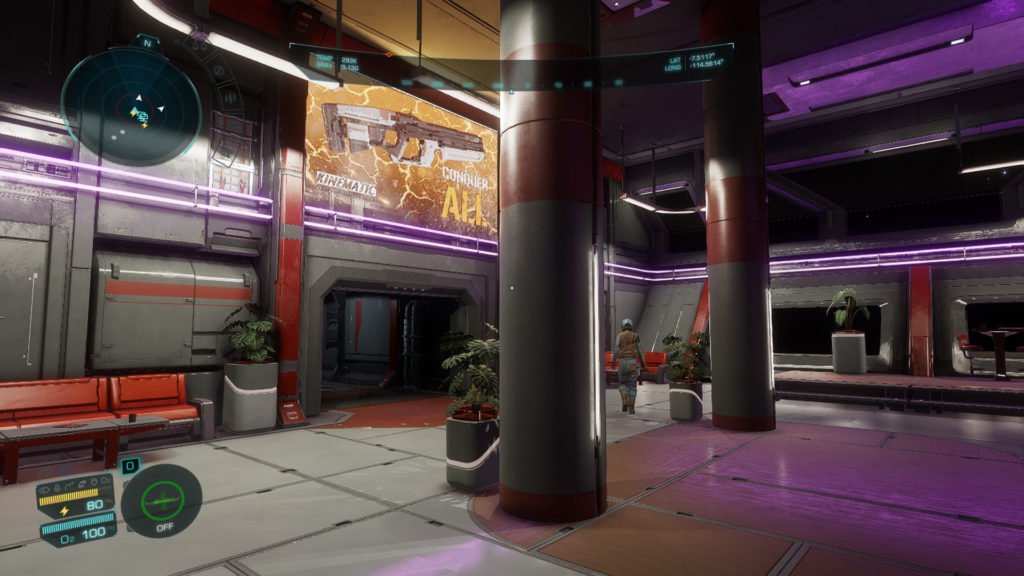Viewport: 1024px width, 576px height.
Task: Toggle the green scanner dial showing OFF
Action: 161,501
